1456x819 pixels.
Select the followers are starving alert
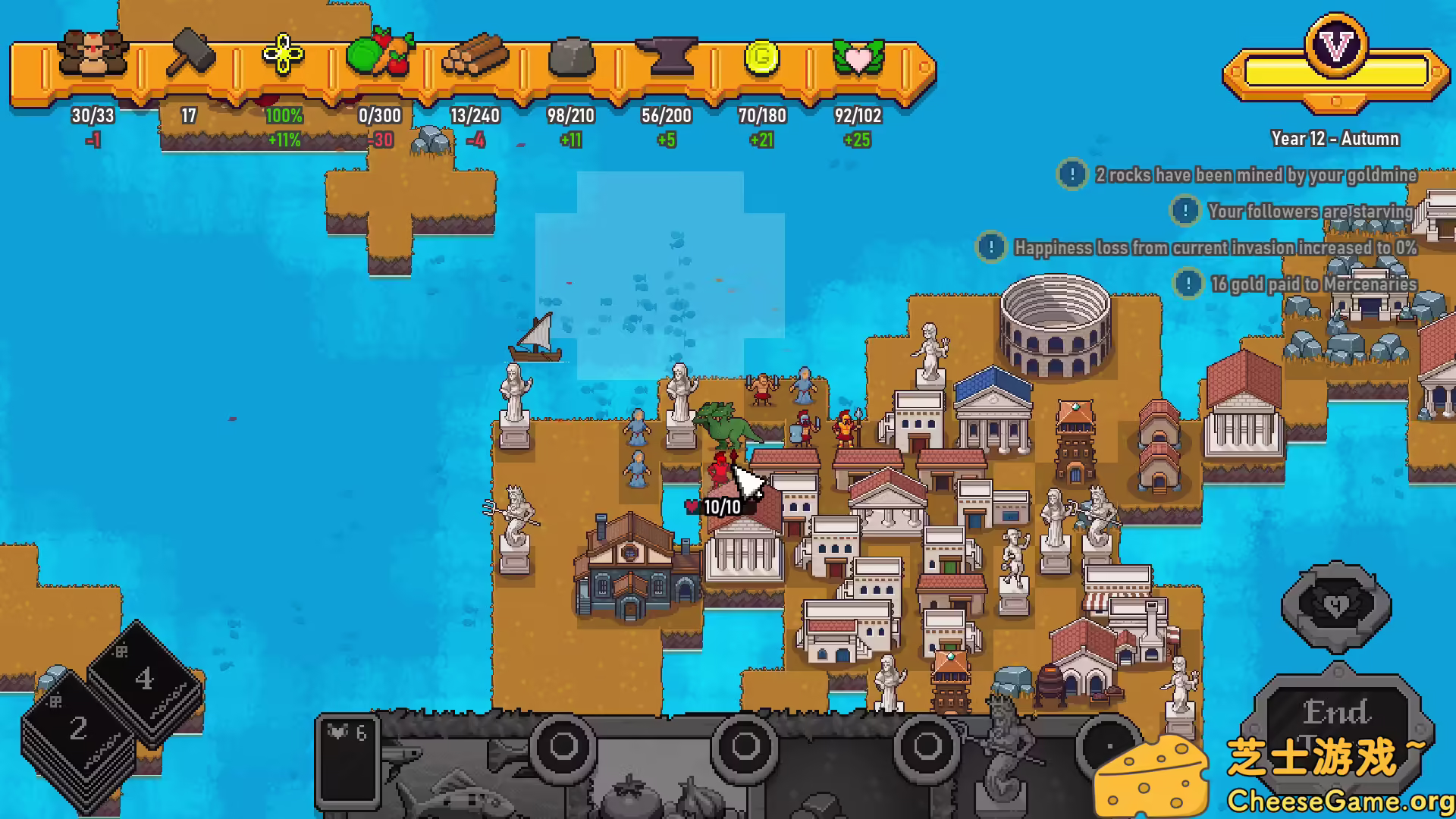tap(1310, 212)
